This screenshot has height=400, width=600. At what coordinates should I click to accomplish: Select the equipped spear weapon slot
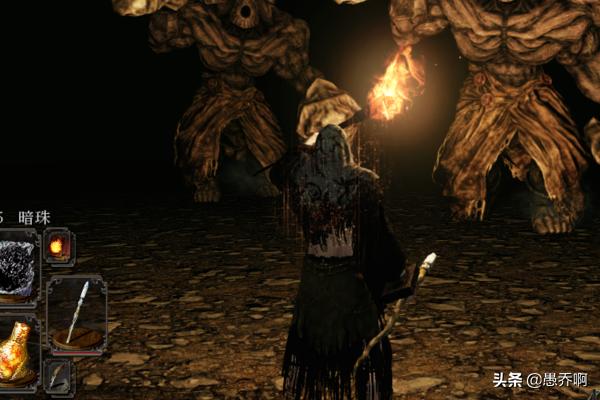tap(76, 314)
